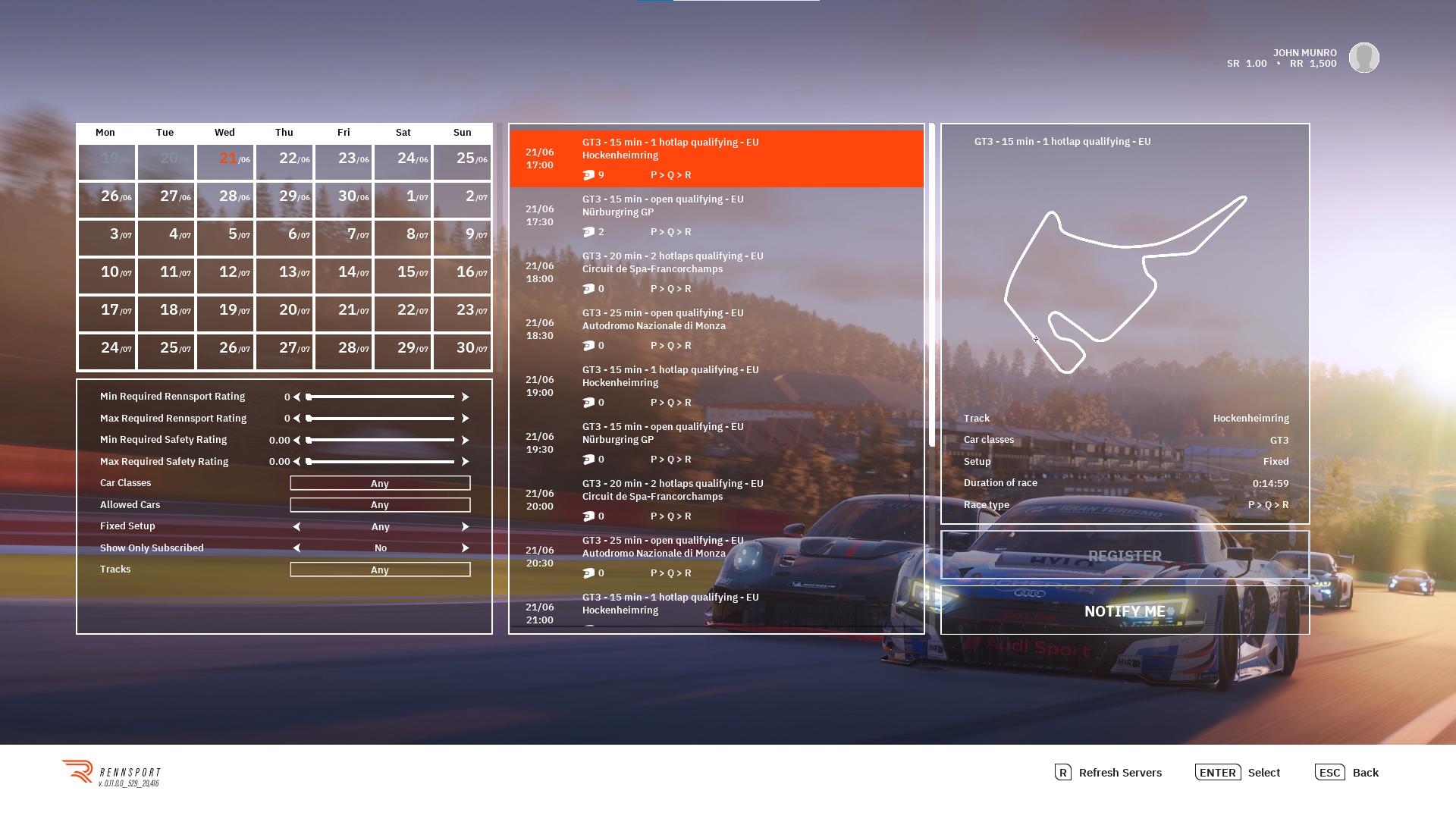
Task: Change Allowed Cars from Any
Action: (x=380, y=504)
